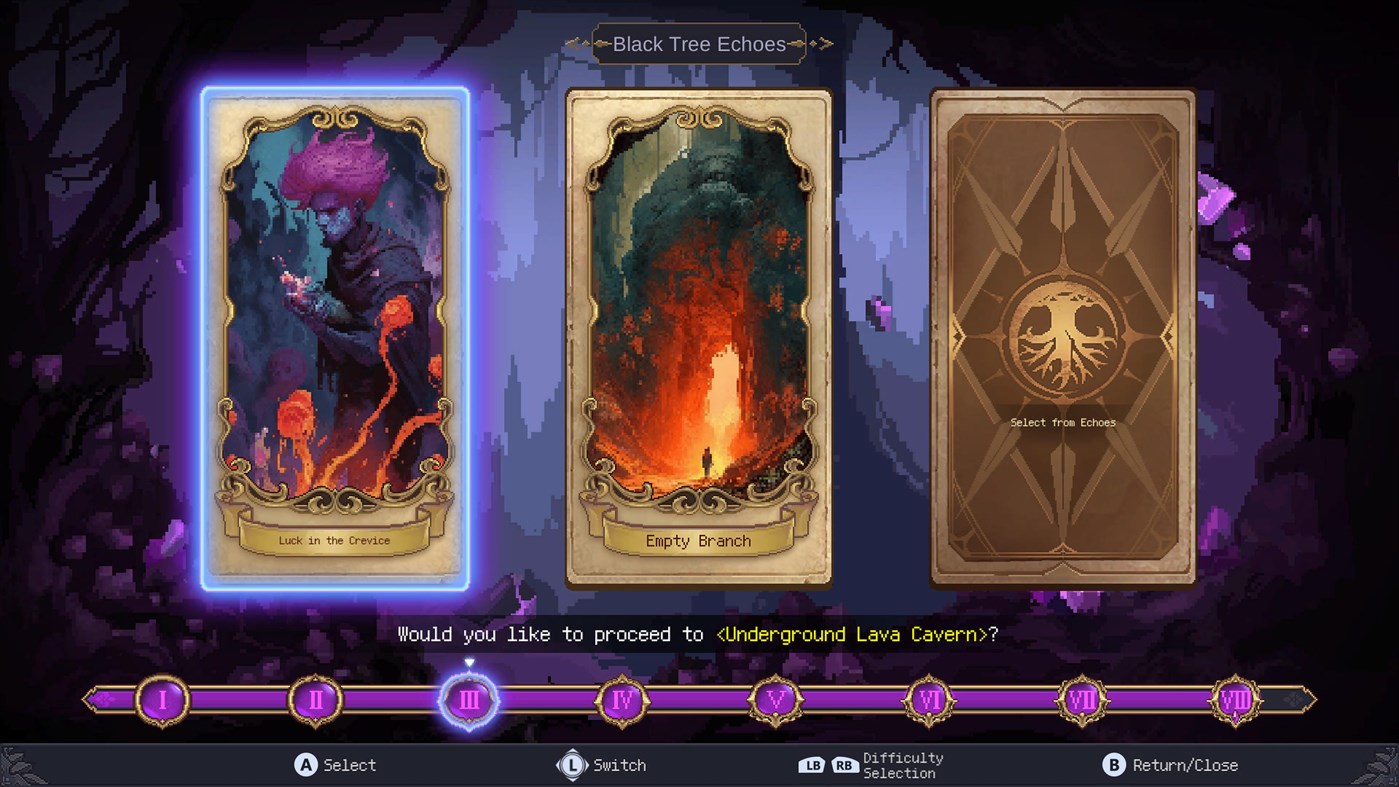This screenshot has height=787, width=1399.
Task: Click the Empty Branch card banner
Action: [x=699, y=541]
